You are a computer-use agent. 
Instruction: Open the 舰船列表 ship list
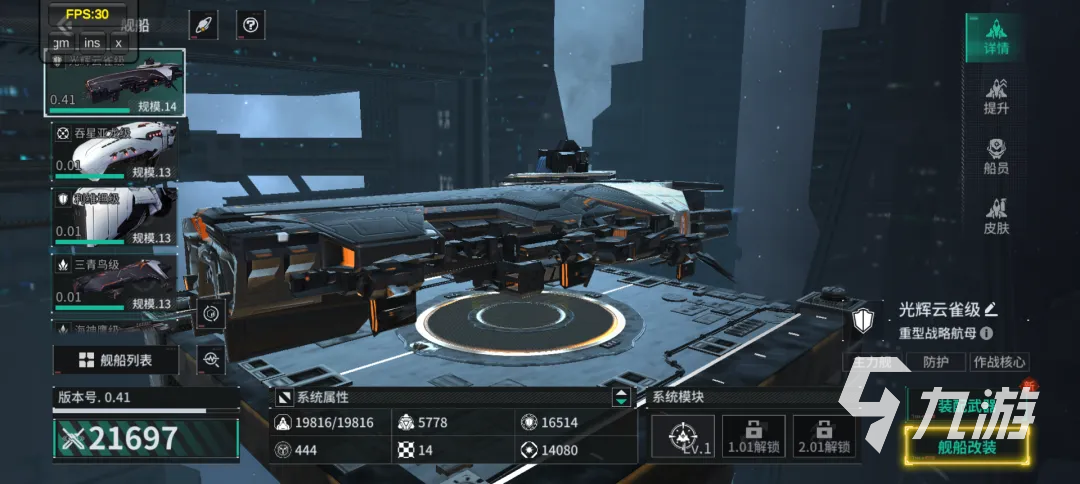coord(116,360)
